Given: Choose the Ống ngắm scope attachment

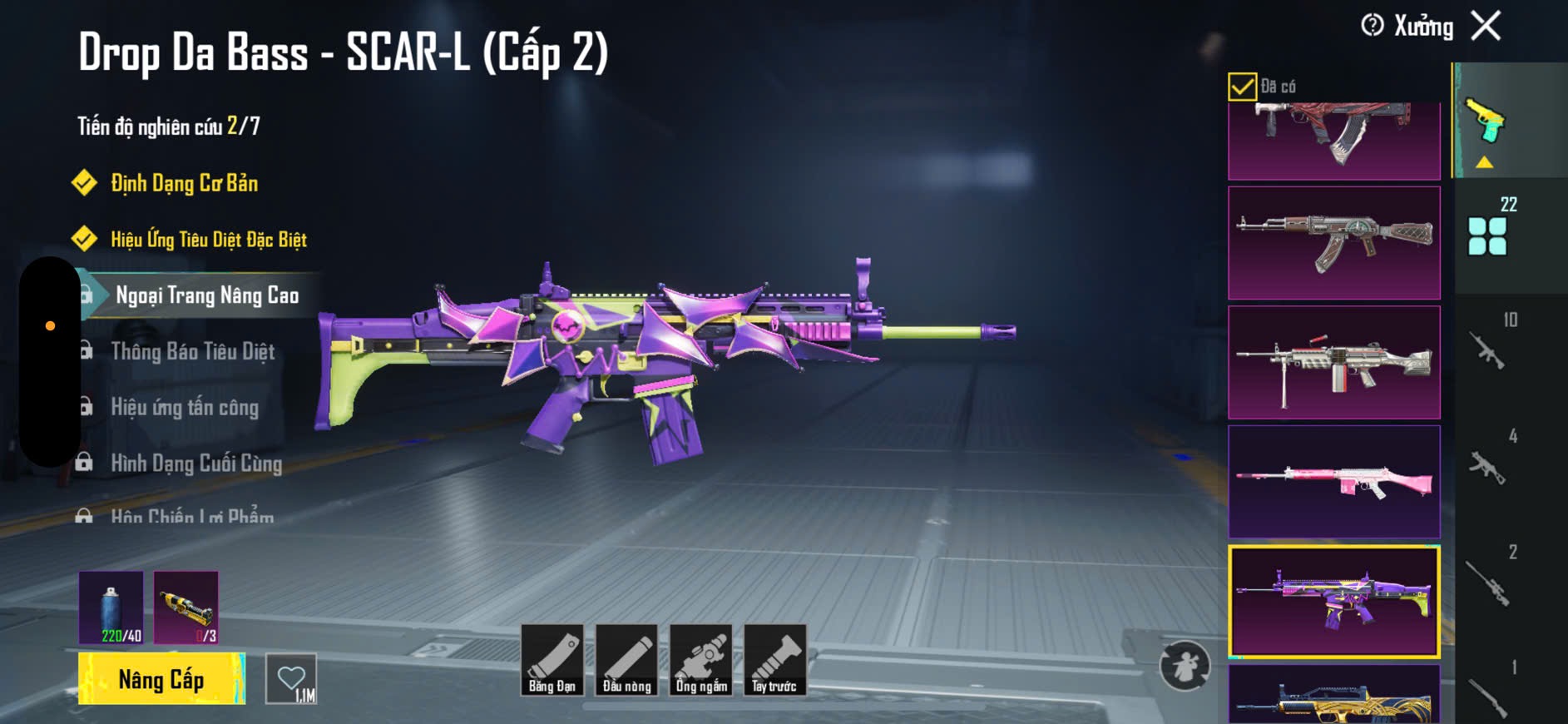Looking at the screenshot, I should 701,660.
